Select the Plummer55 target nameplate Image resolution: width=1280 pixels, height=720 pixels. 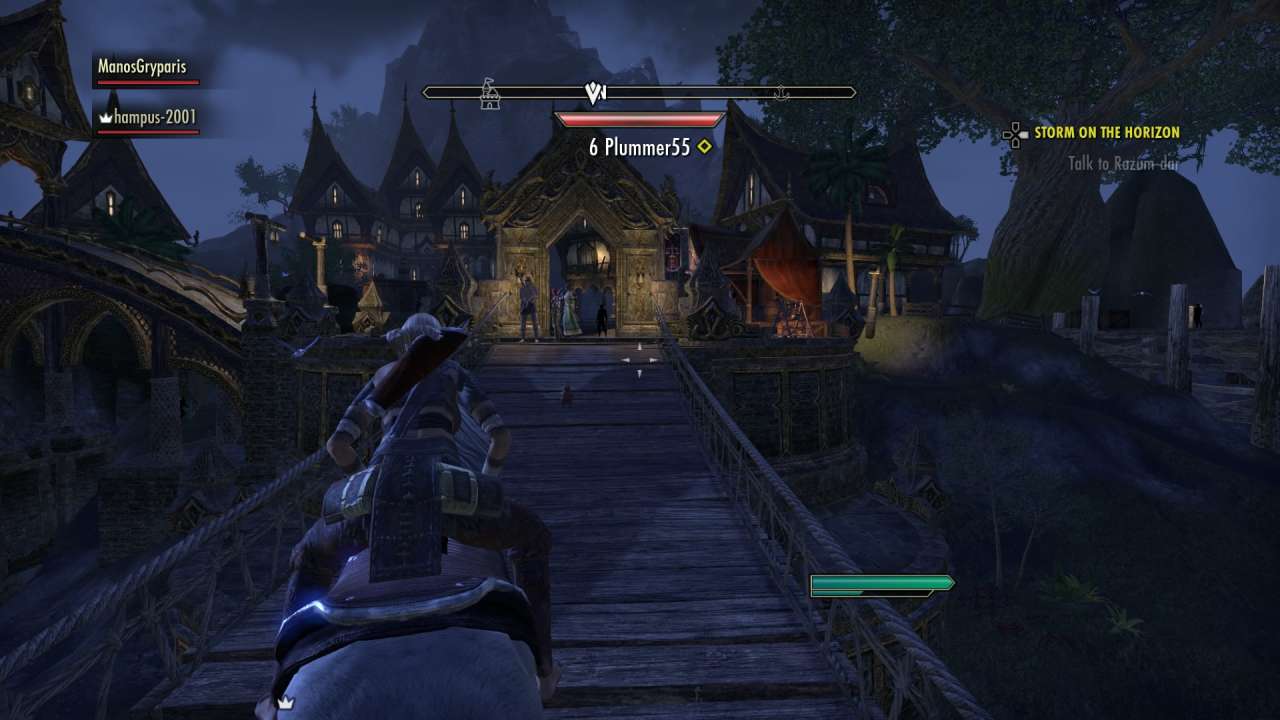(x=640, y=147)
